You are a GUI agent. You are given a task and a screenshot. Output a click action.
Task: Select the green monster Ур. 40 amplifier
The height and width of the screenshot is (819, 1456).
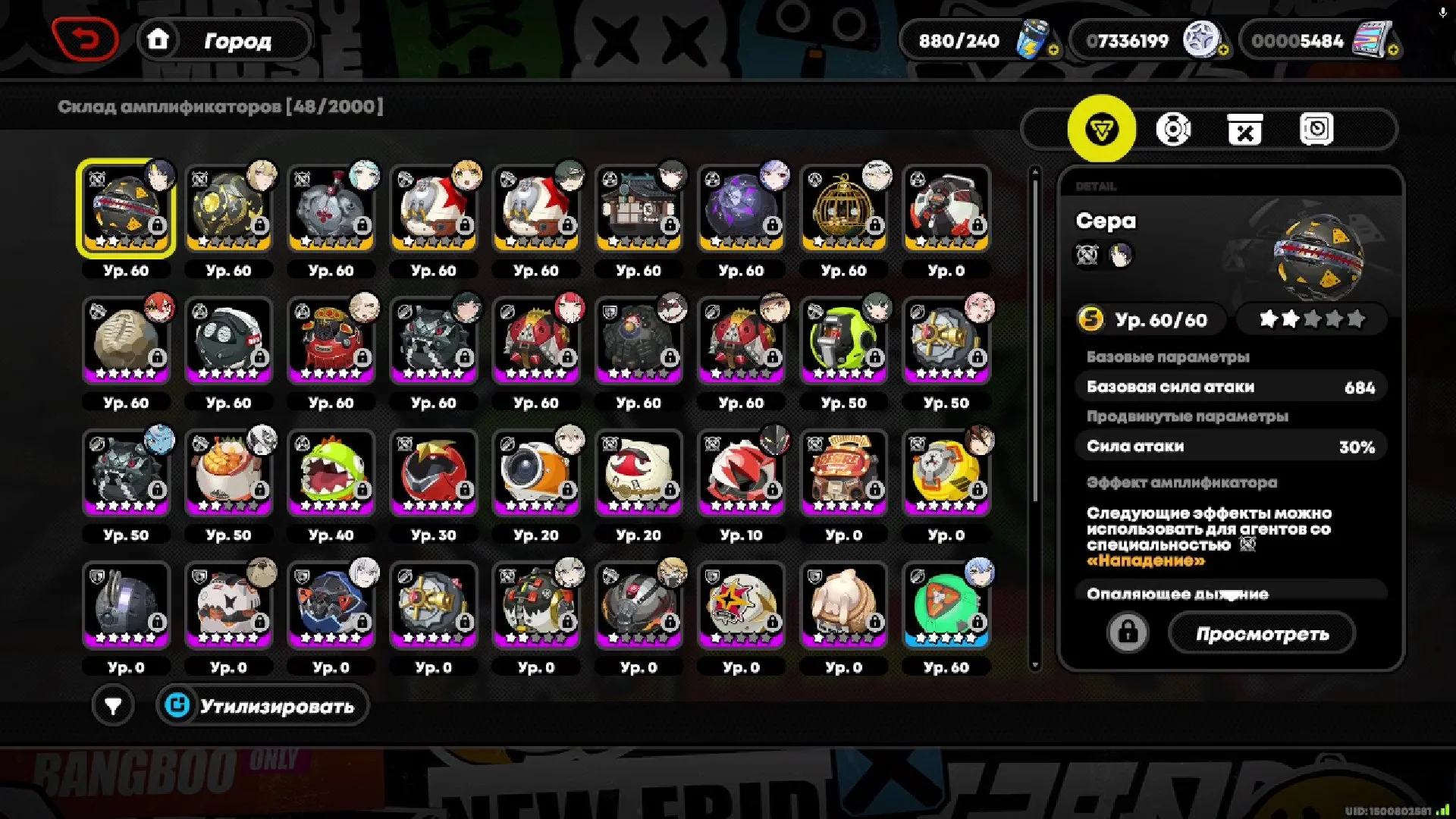[x=331, y=472]
